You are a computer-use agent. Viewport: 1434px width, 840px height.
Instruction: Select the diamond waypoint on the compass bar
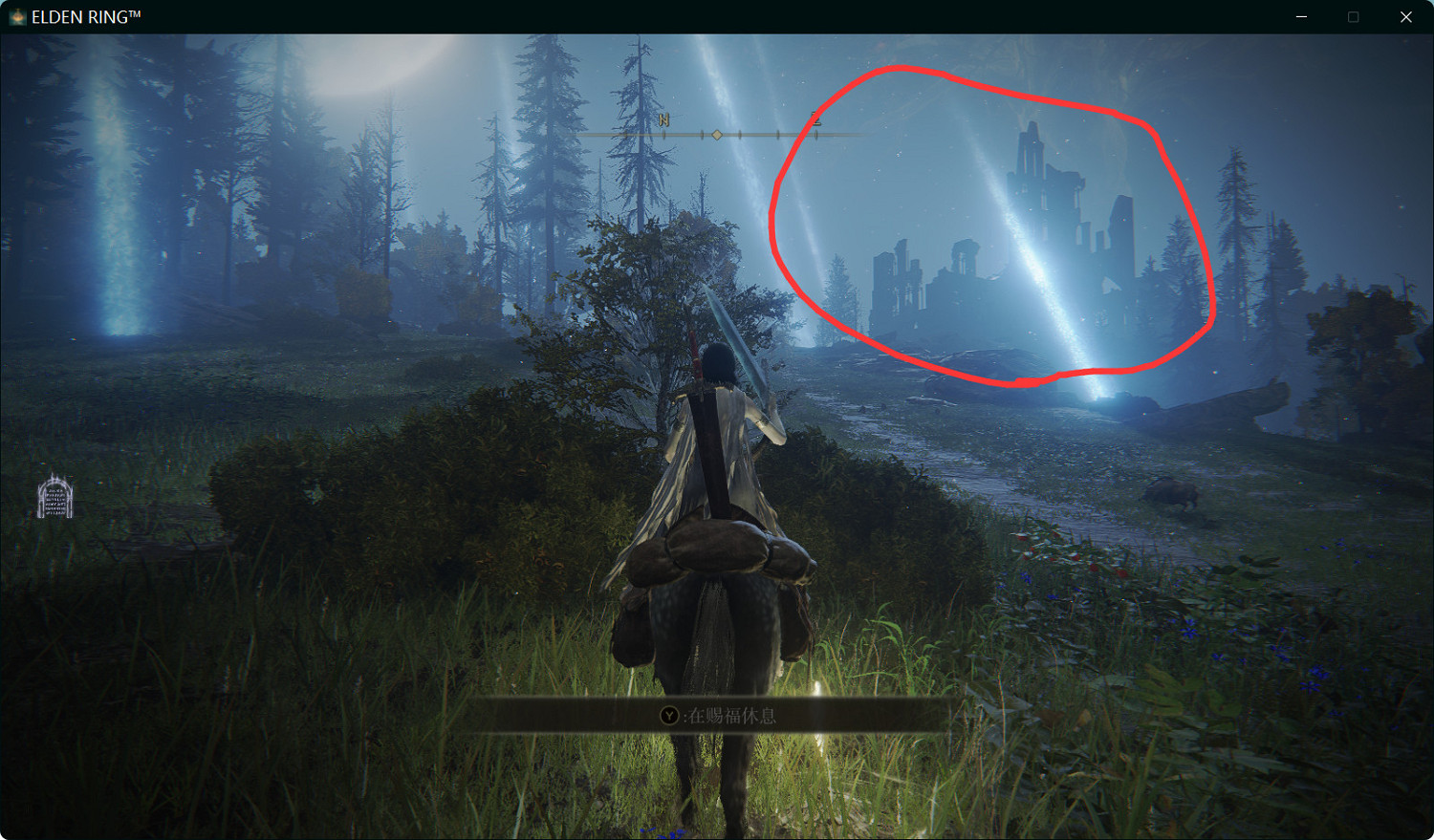718,135
